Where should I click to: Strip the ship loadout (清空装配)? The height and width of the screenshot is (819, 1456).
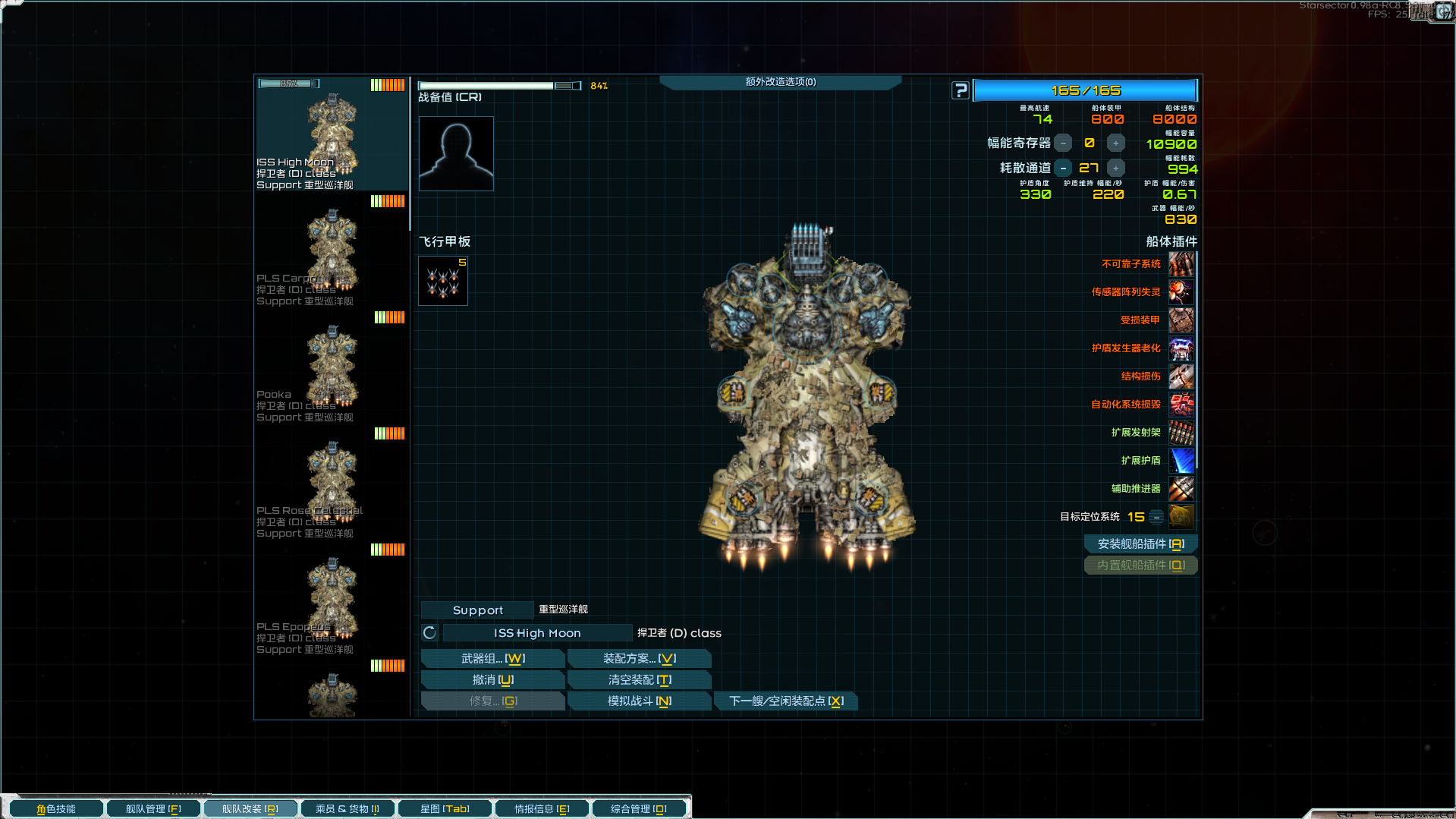(x=639, y=680)
